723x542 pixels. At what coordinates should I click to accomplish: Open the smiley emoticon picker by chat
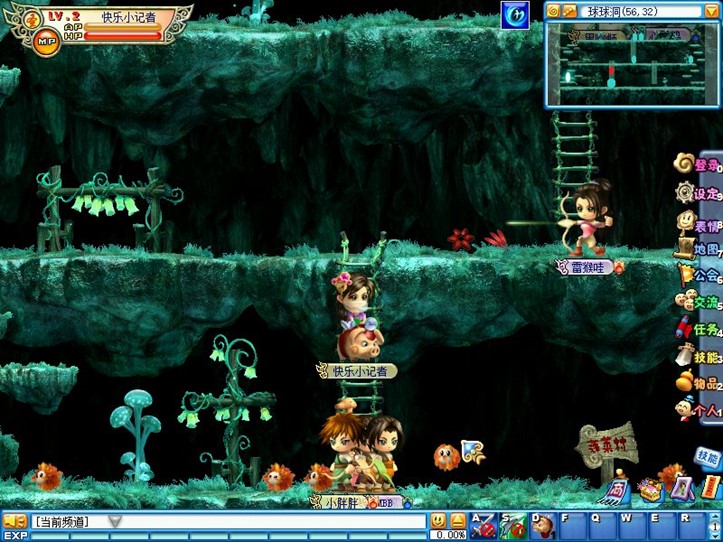[438, 520]
